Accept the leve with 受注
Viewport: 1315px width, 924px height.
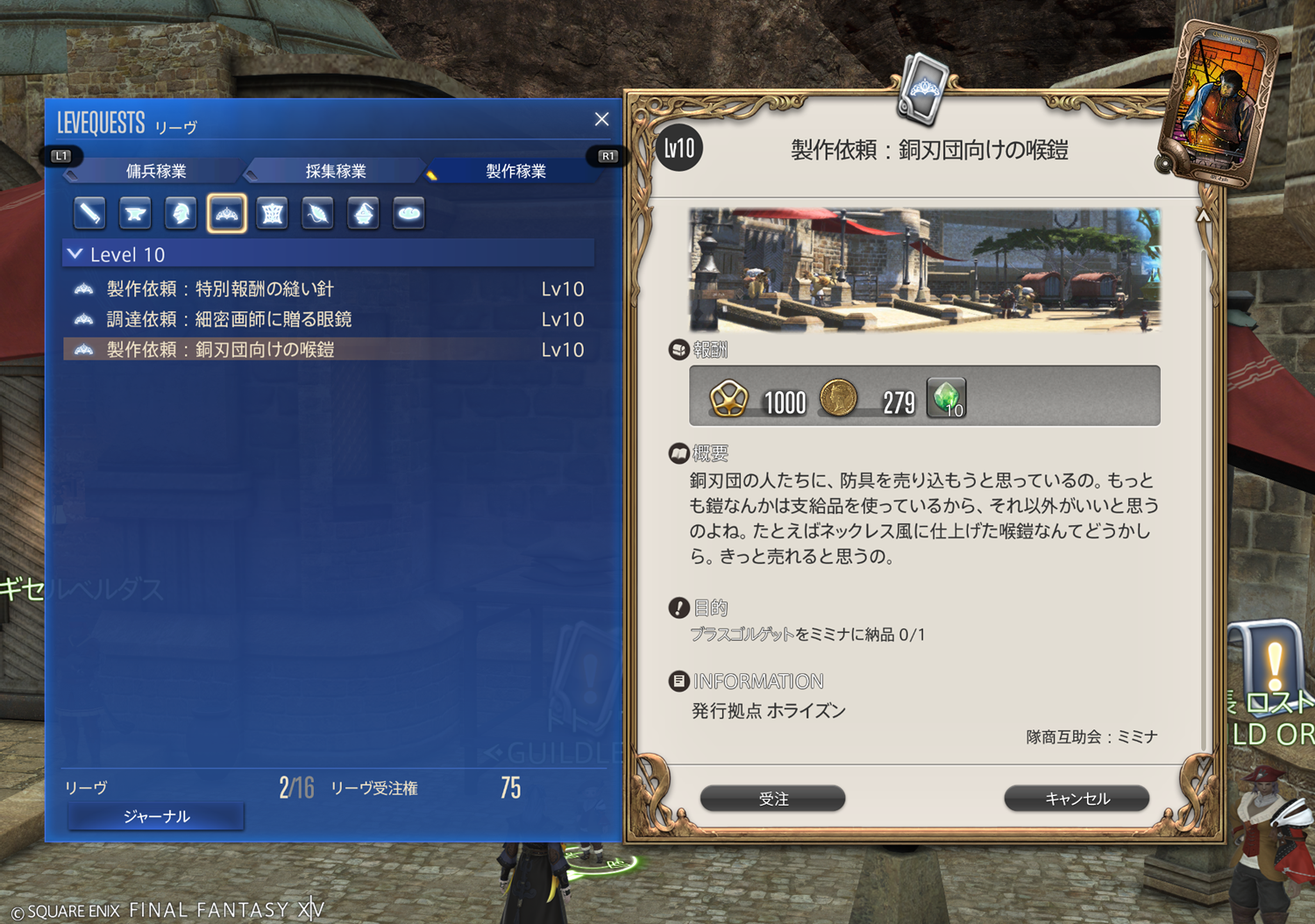coord(772,799)
